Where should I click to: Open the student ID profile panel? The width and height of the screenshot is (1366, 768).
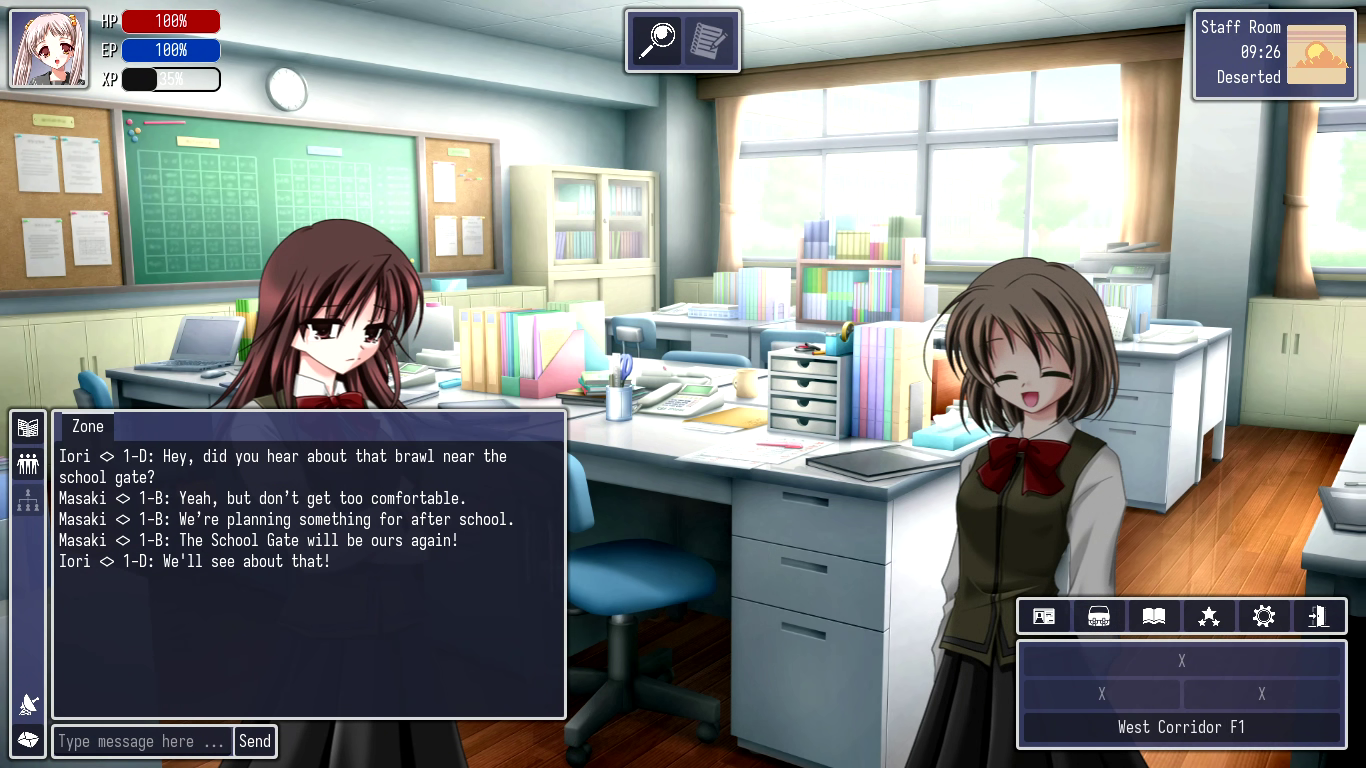1043,616
